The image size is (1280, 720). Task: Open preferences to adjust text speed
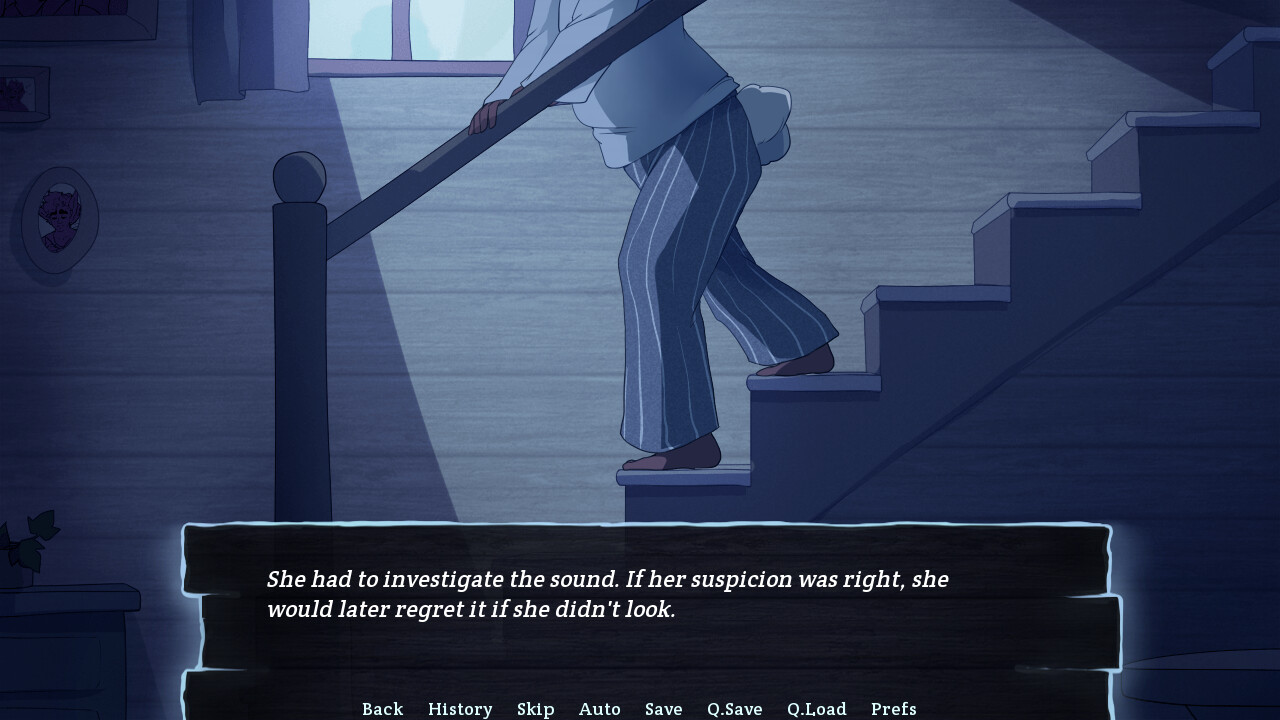895,709
